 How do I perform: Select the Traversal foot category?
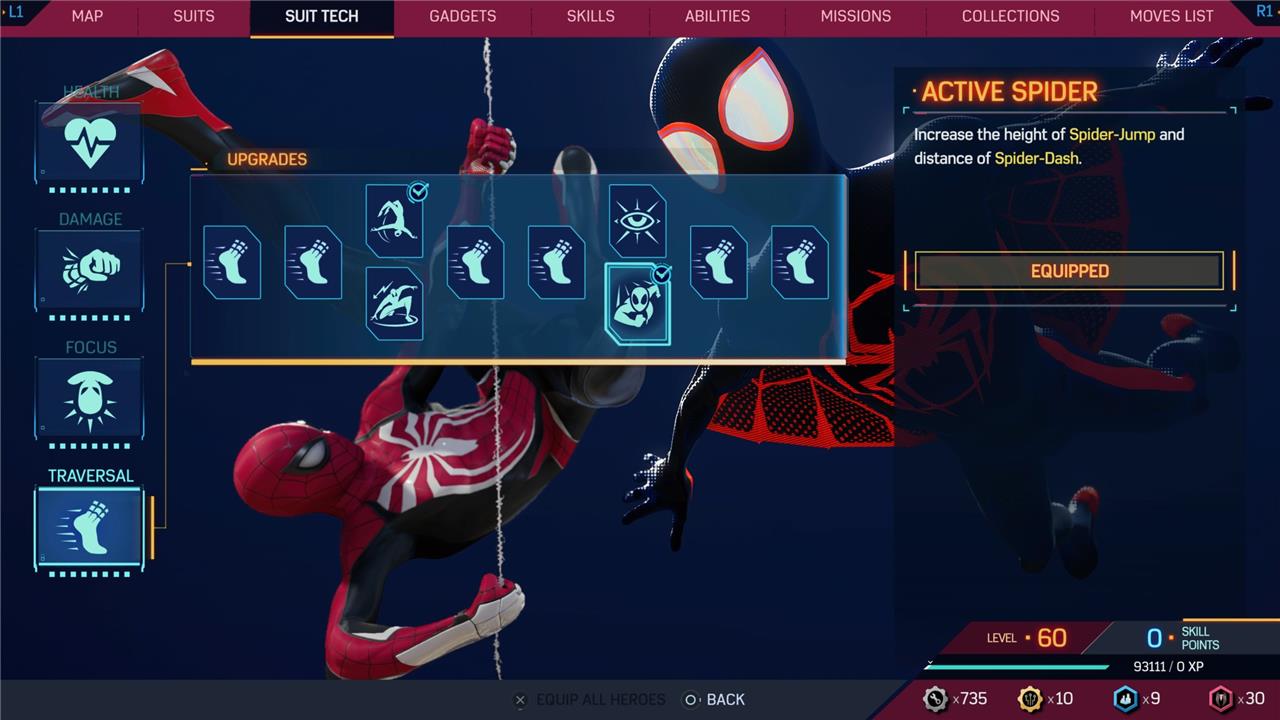89,527
